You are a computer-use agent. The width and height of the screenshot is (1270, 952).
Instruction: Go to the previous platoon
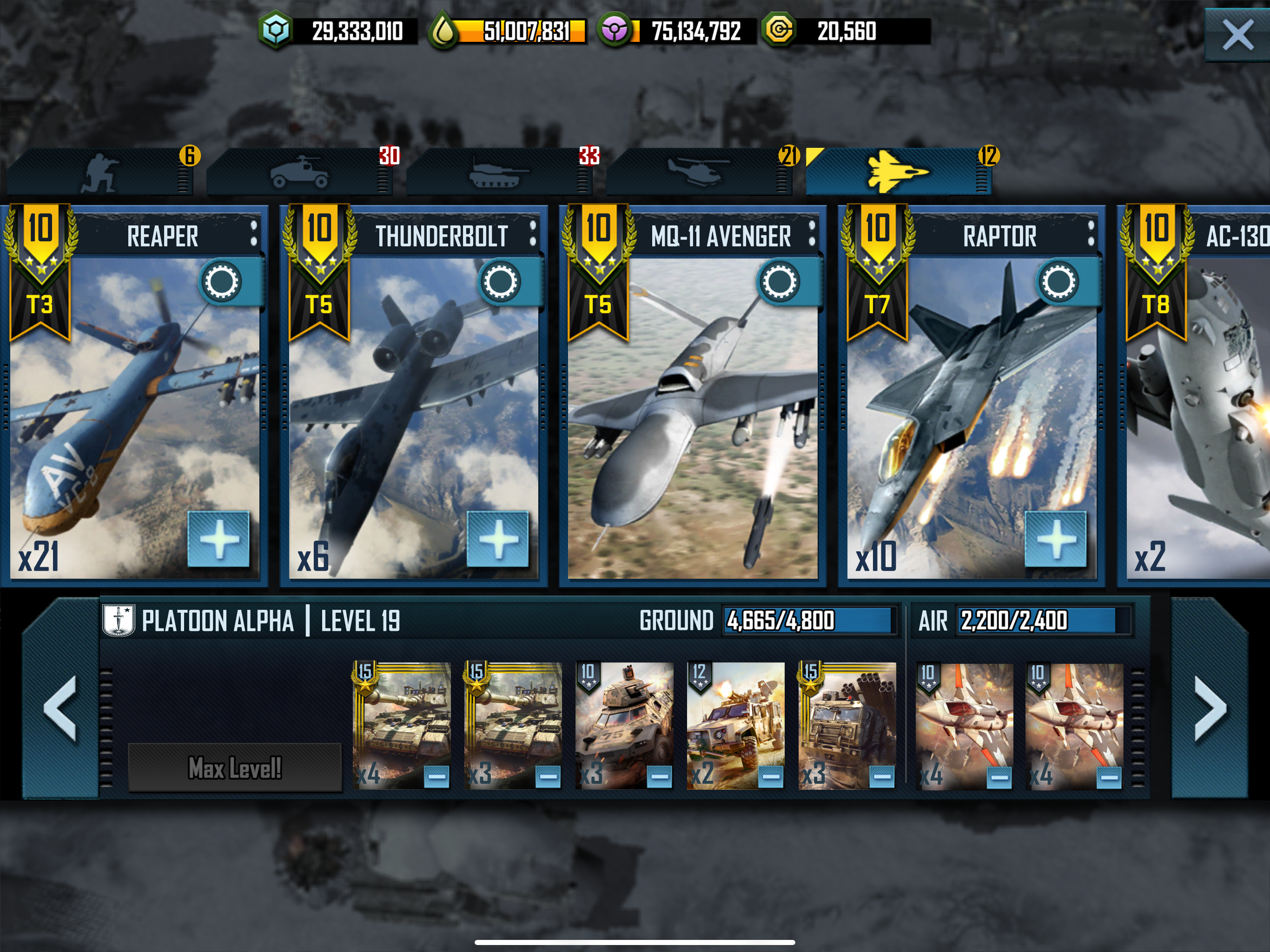[60, 708]
